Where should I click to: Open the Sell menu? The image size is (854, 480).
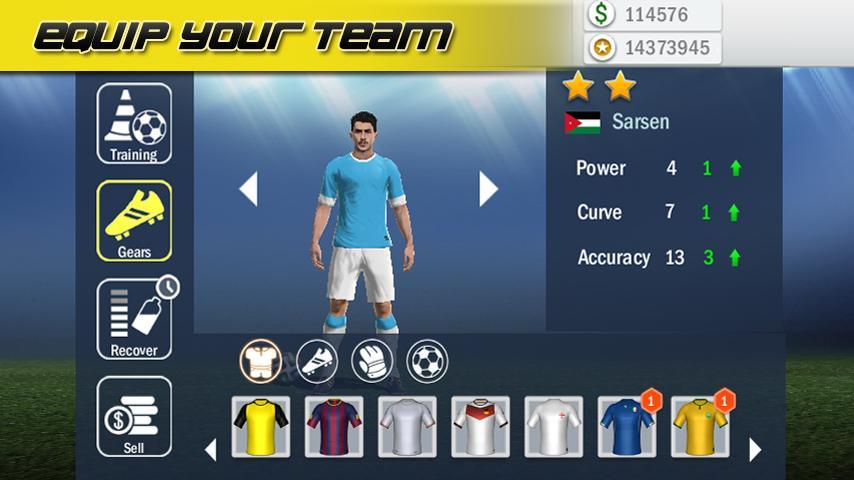coord(134,416)
